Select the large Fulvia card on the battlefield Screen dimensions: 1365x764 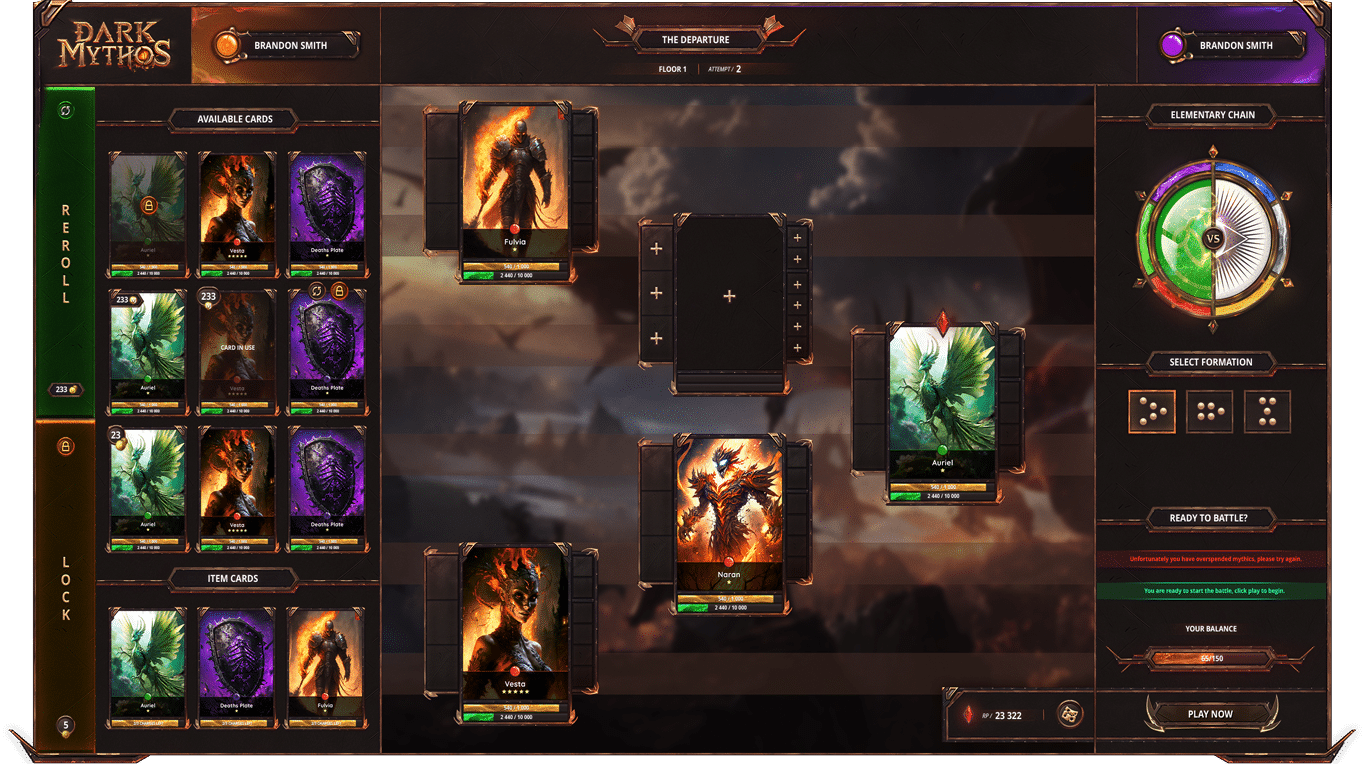tap(516, 192)
